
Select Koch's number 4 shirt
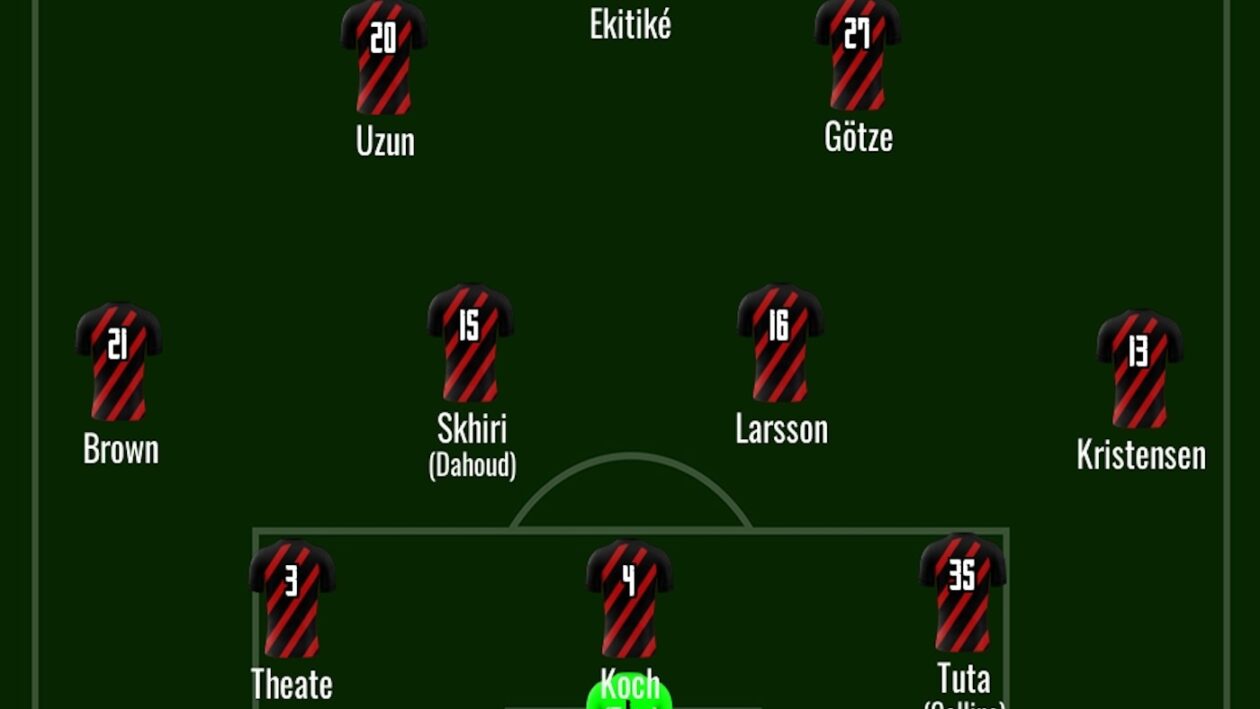pyautogui.click(x=629, y=598)
